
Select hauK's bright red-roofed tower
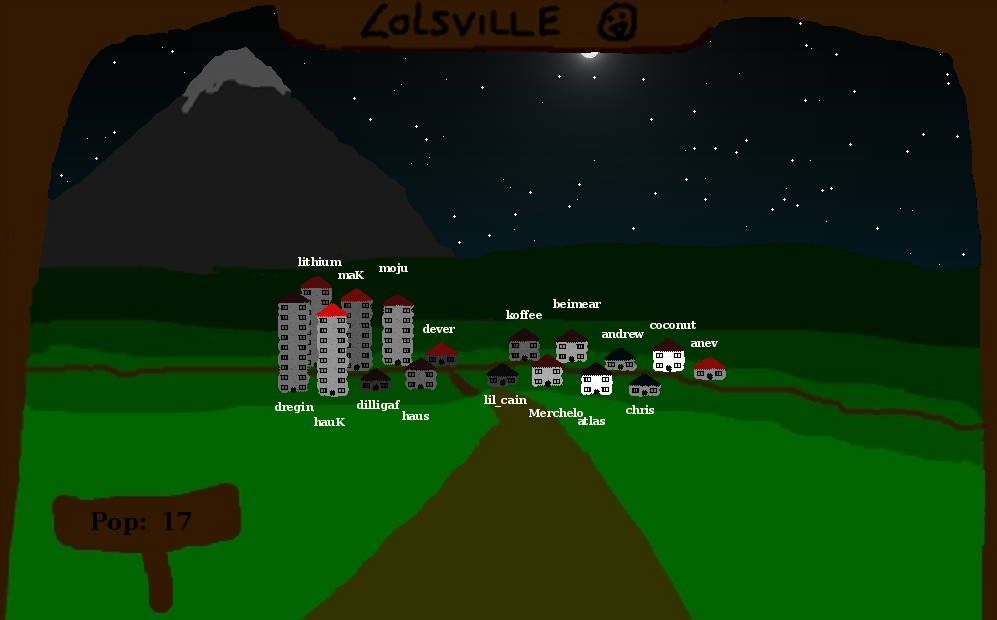pos(332,352)
